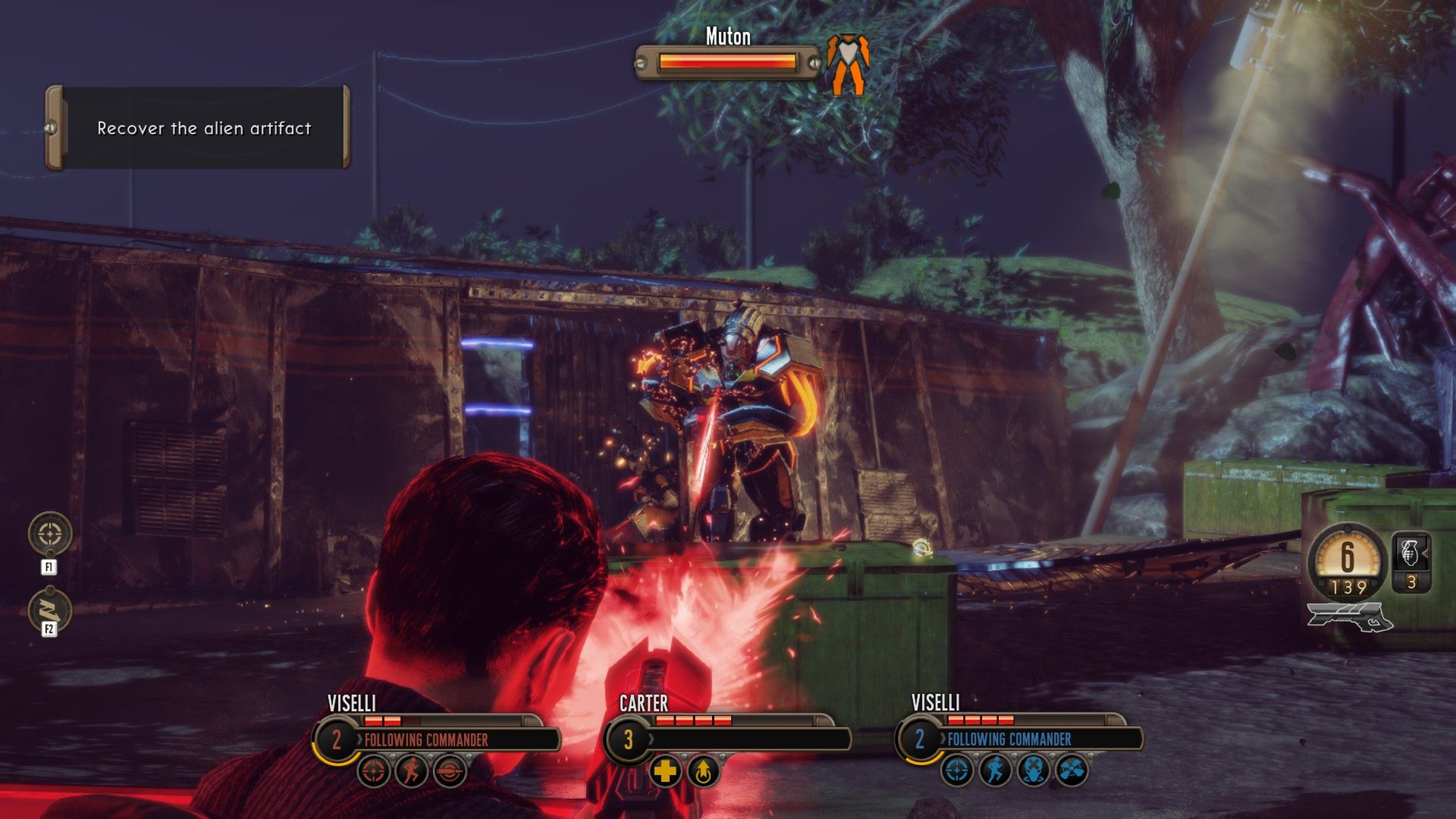Choose blue Viselli's running man move command
This screenshot has width=1456, height=819.
coord(995,771)
